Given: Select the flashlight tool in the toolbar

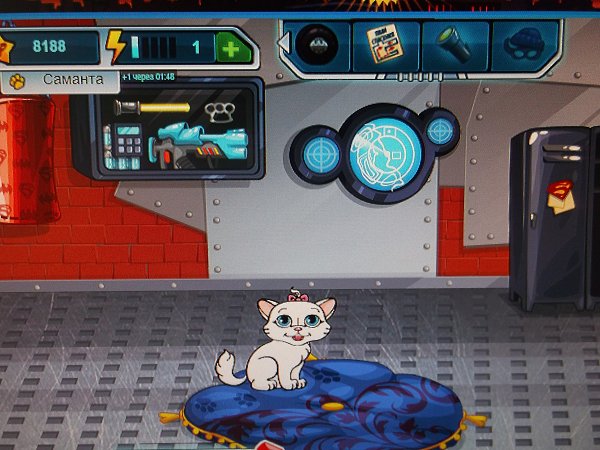Looking at the screenshot, I should tap(454, 44).
